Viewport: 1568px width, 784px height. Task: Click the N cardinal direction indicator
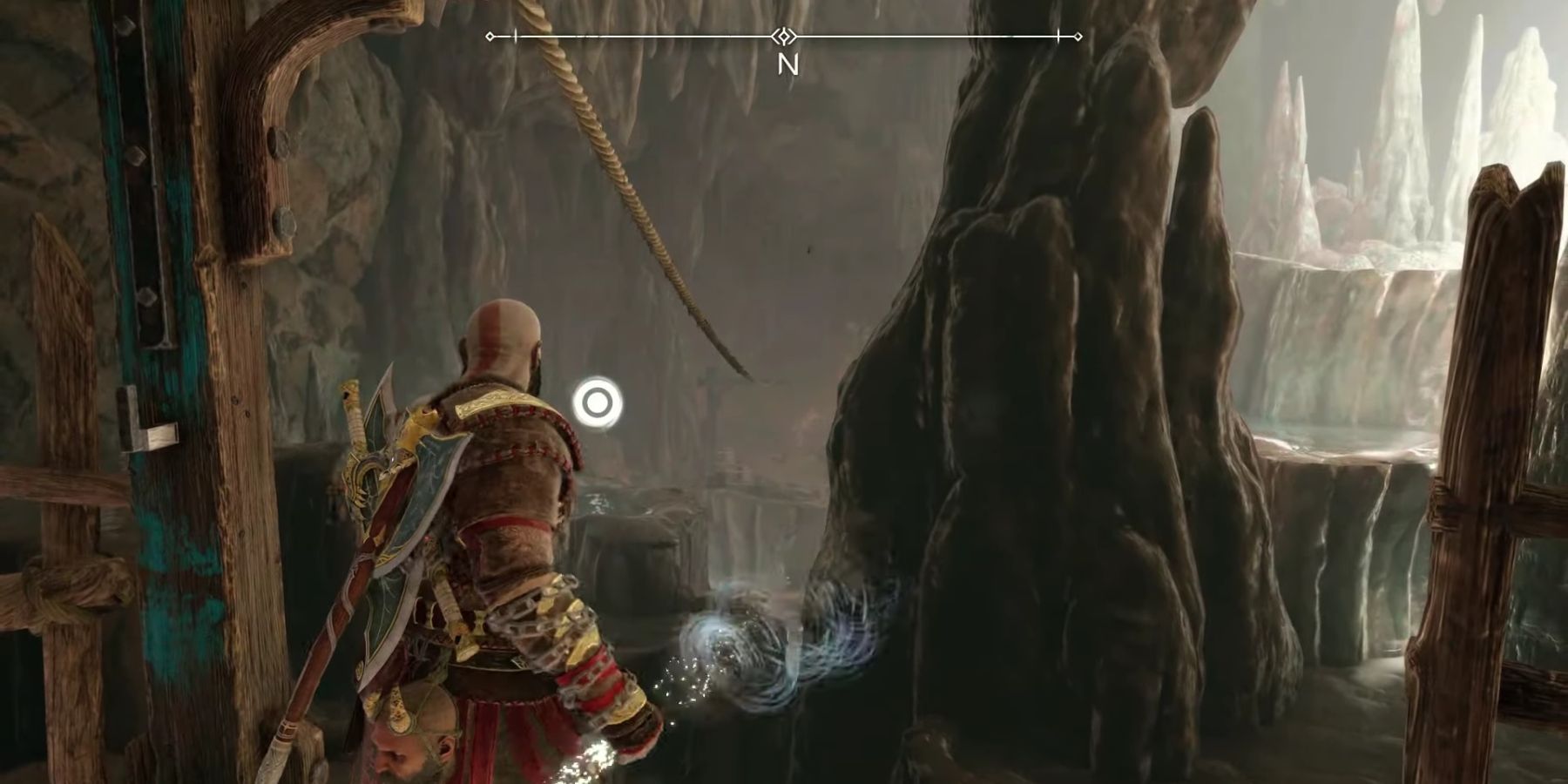789,64
